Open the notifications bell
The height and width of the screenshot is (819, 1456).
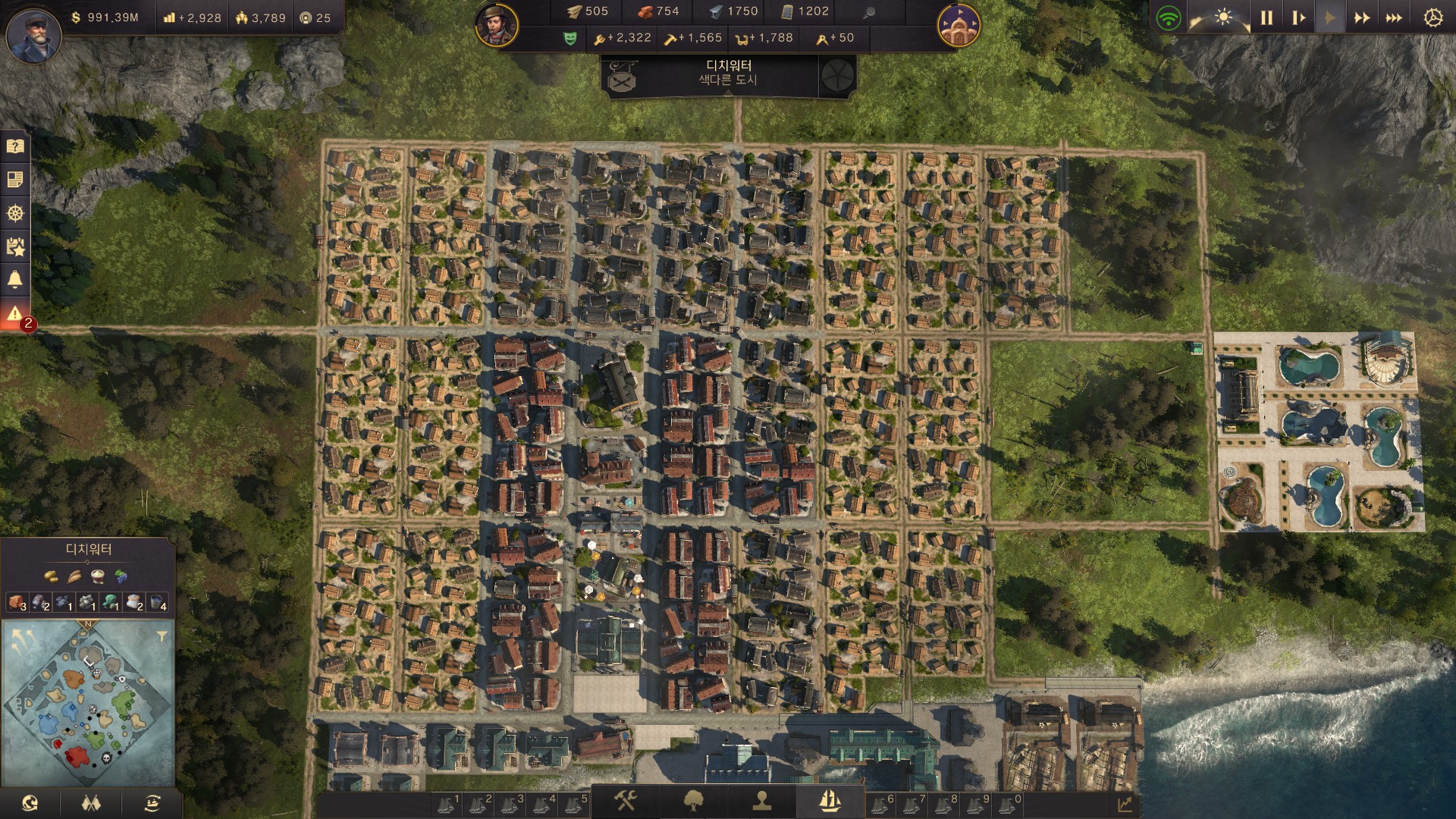tap(15, 280)
